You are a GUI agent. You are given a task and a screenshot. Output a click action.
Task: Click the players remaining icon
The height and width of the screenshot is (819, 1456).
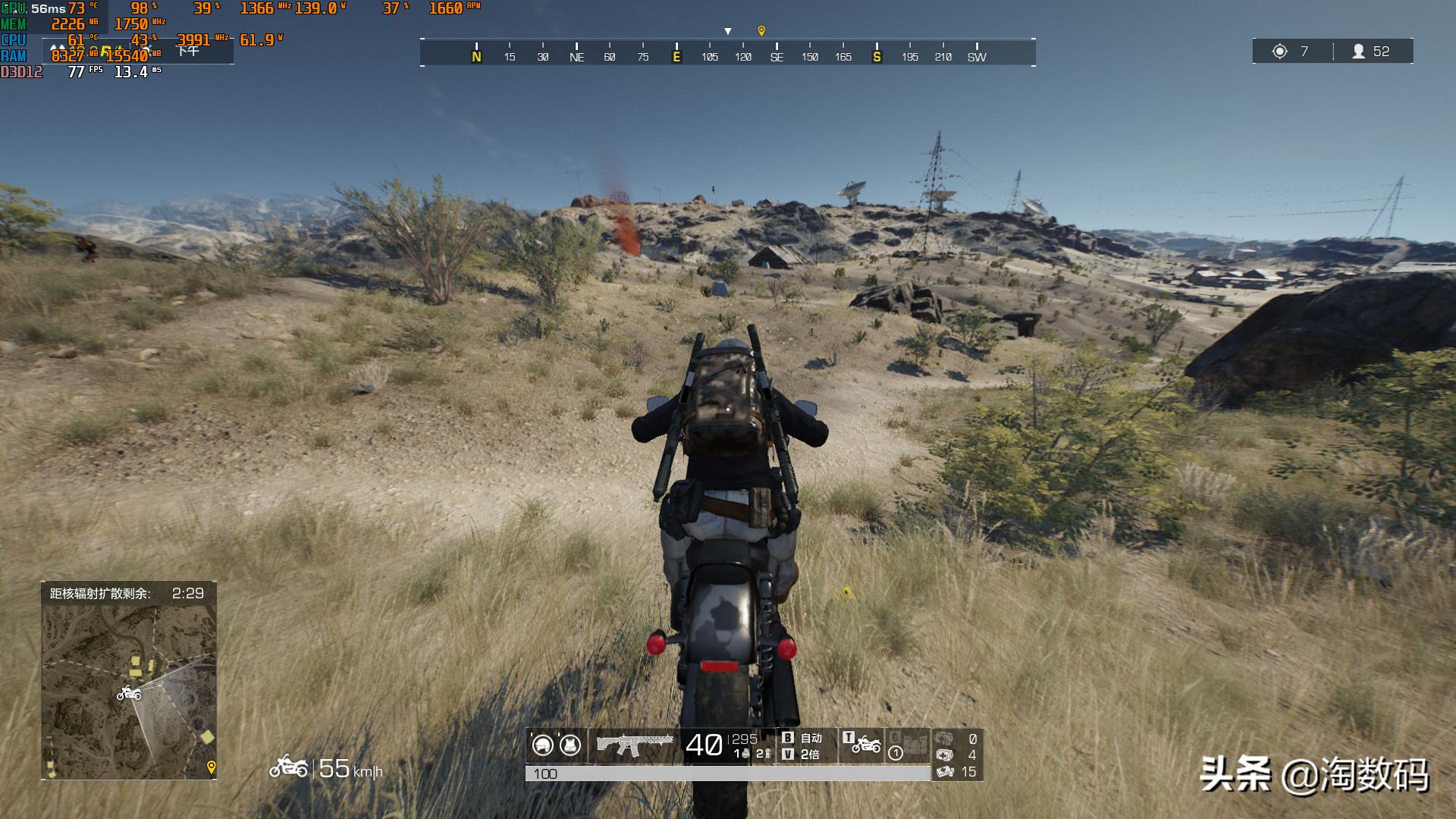tap(1359, 51)
